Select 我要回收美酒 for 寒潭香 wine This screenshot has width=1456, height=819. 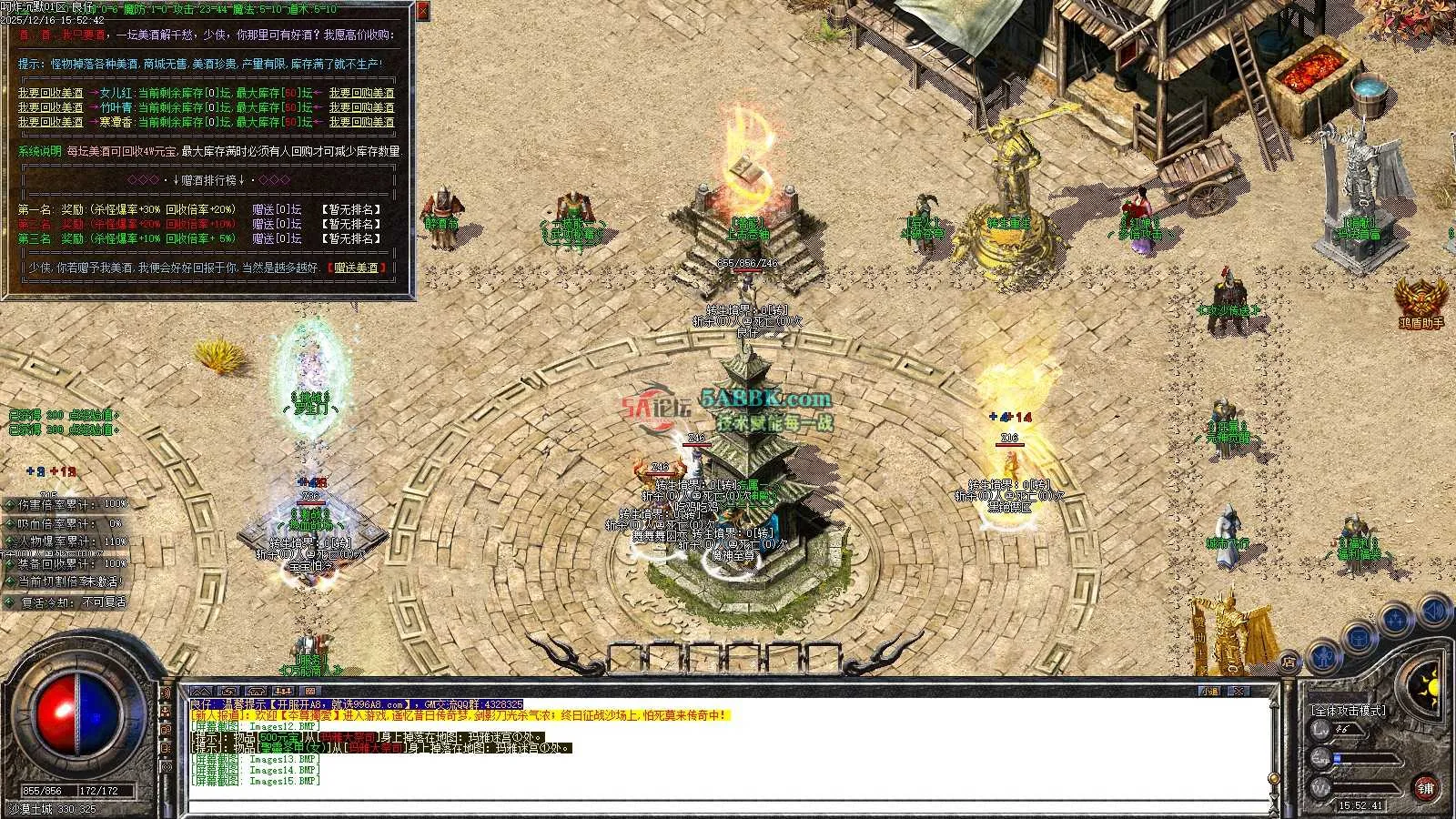(50, 122)
